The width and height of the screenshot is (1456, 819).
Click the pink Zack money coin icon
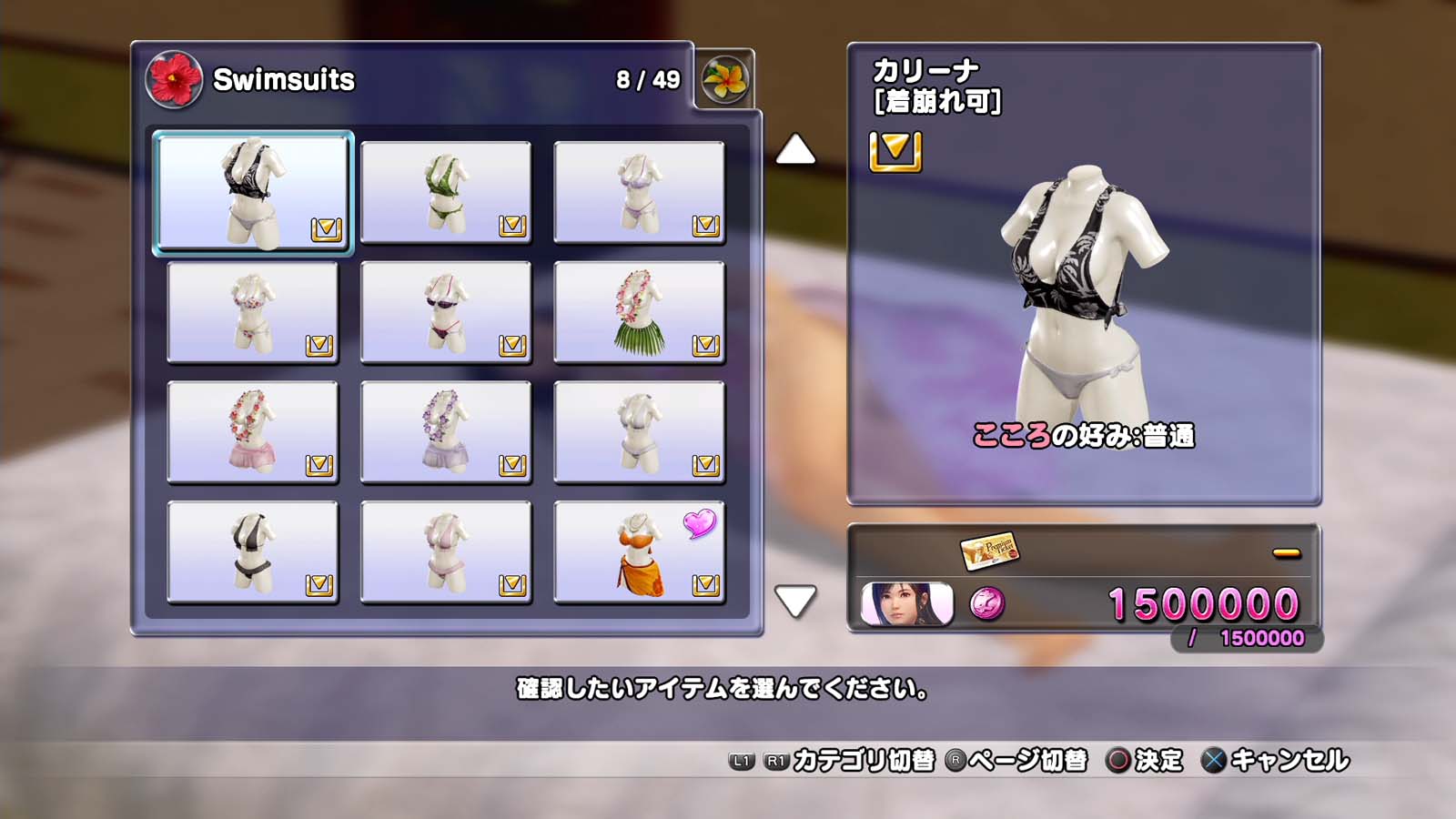(987, 603)
